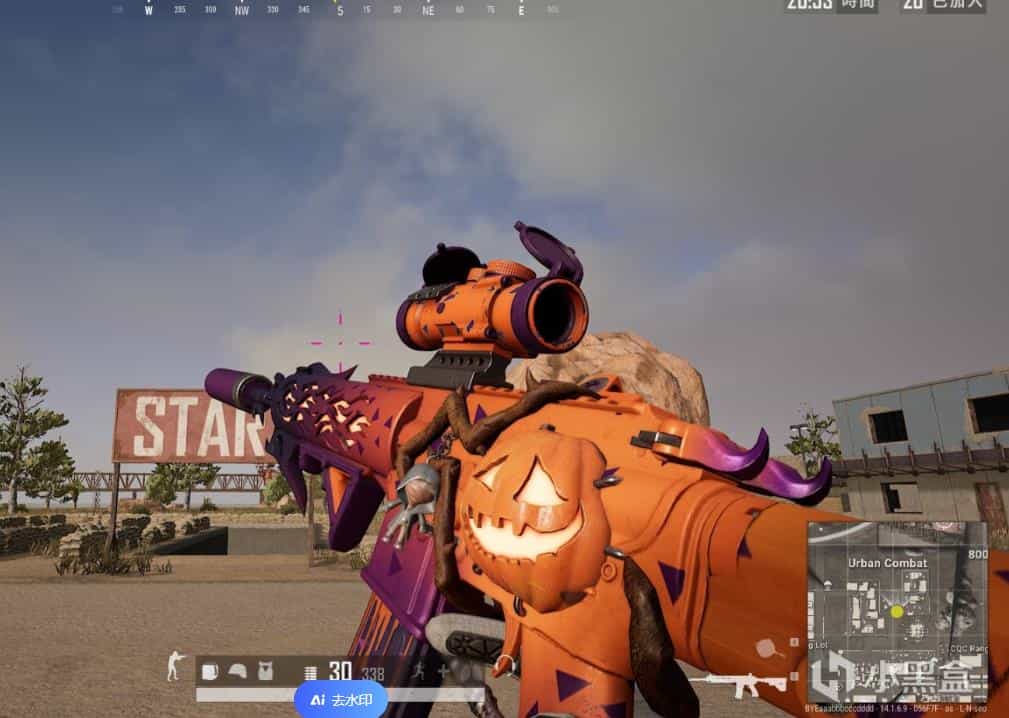Image resolution: width=1009 pixels, height=718 pixels.
Task: Click the AI 去水印 watermark removal button
Action: [x=341, y=700]
